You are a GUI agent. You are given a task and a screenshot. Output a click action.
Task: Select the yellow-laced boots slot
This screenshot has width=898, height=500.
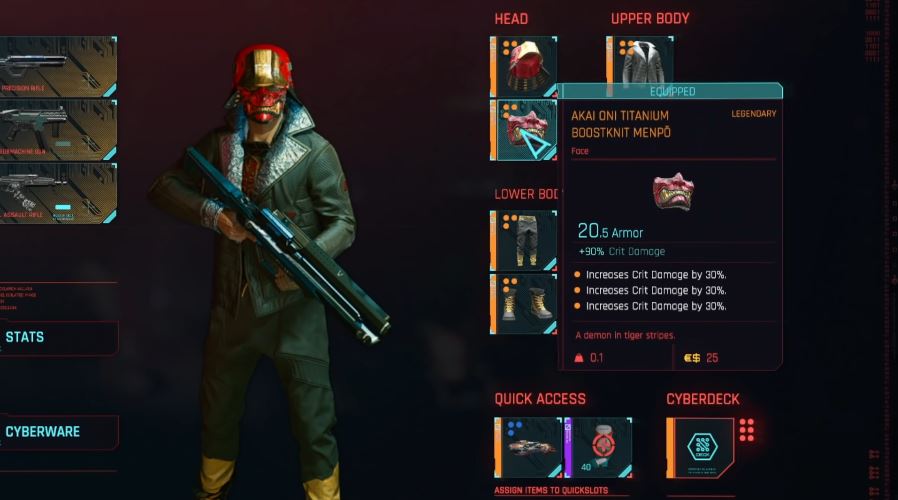[x=524, y=303]
